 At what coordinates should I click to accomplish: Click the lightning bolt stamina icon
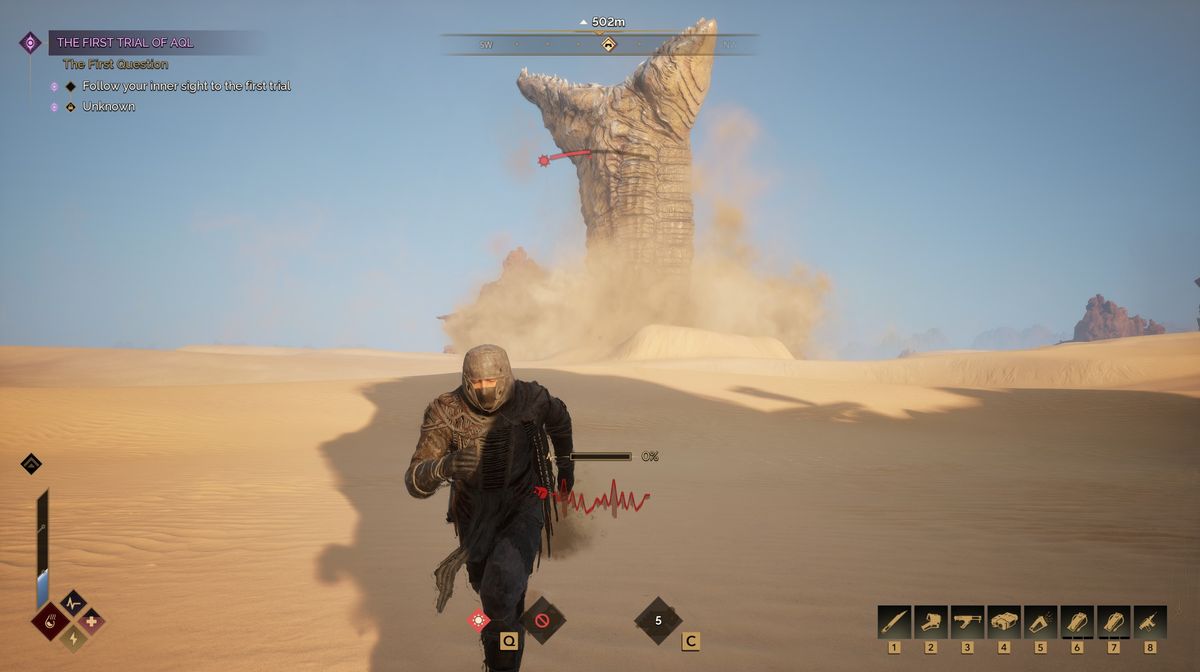pos(71,638)
